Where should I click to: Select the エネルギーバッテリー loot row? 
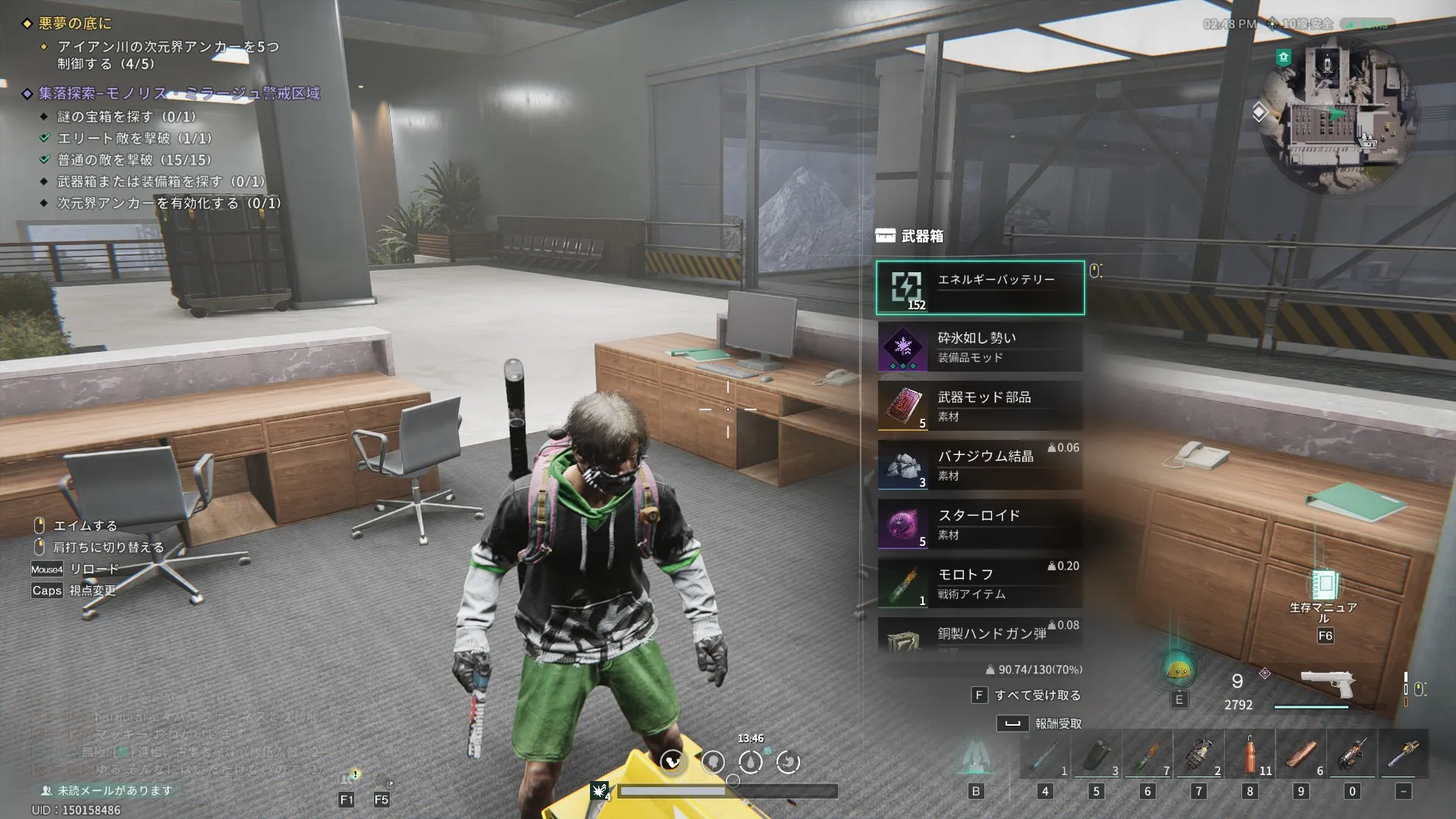tap(980, 287)
